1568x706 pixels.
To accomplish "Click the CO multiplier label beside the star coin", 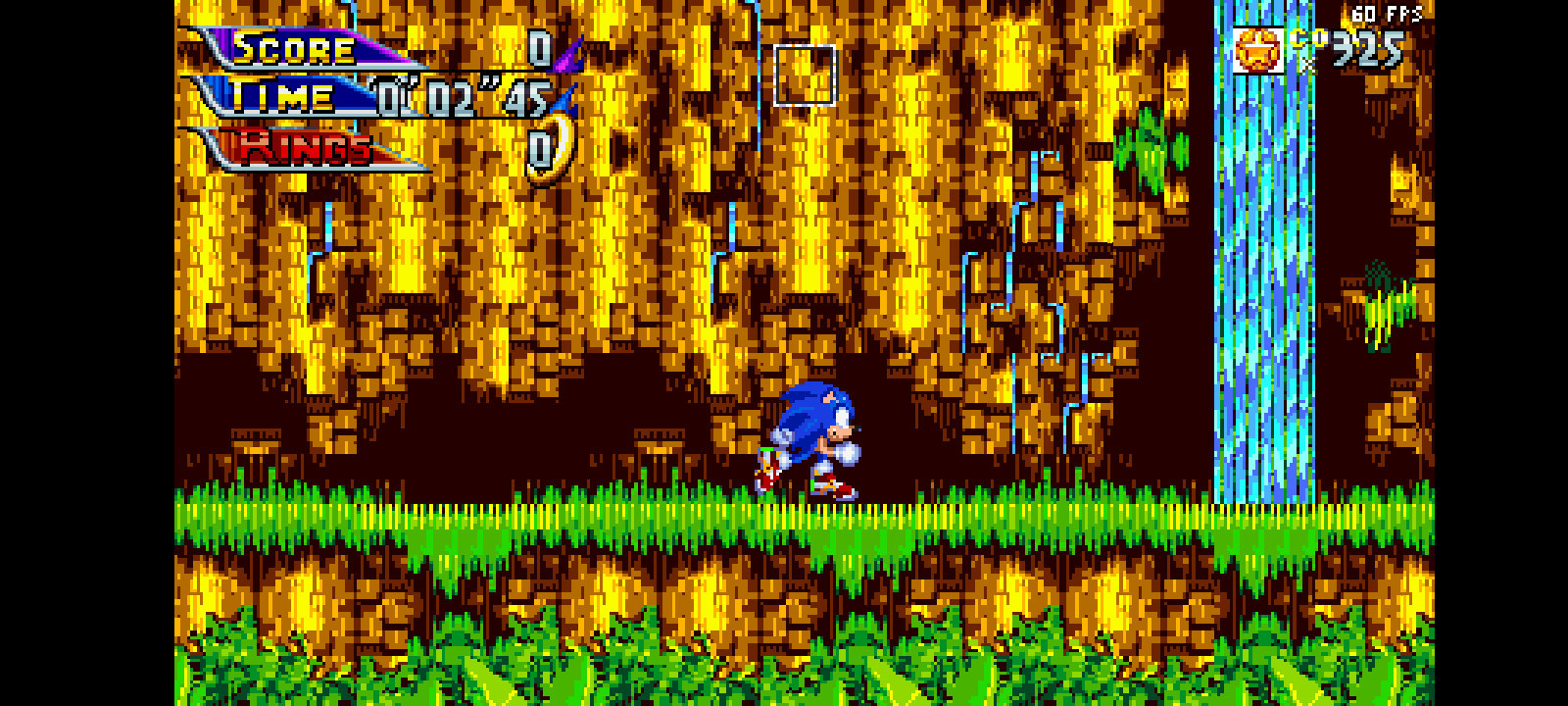I will point(1306,39).
